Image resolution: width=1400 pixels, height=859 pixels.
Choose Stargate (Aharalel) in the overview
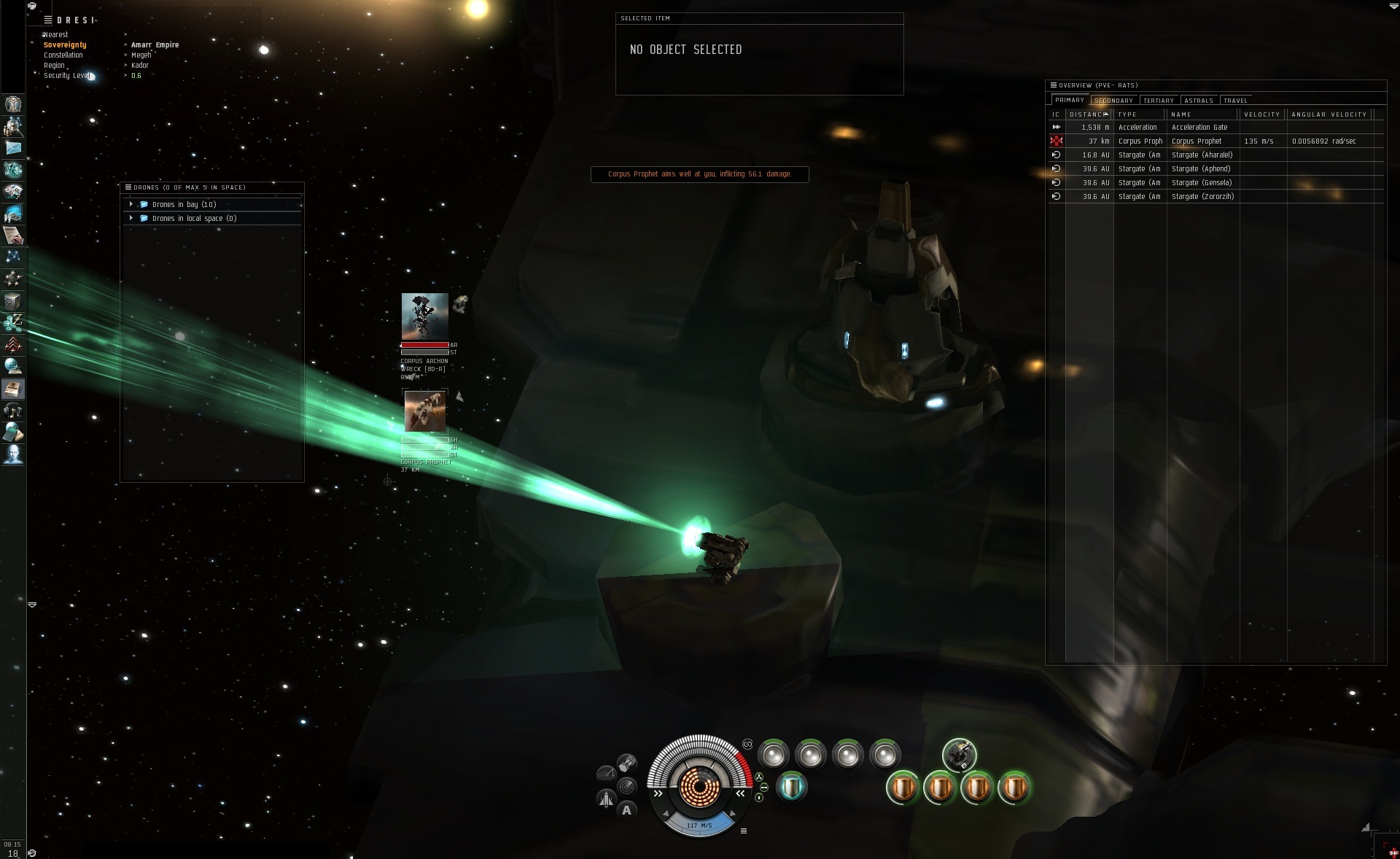(x=1201, y=155)
